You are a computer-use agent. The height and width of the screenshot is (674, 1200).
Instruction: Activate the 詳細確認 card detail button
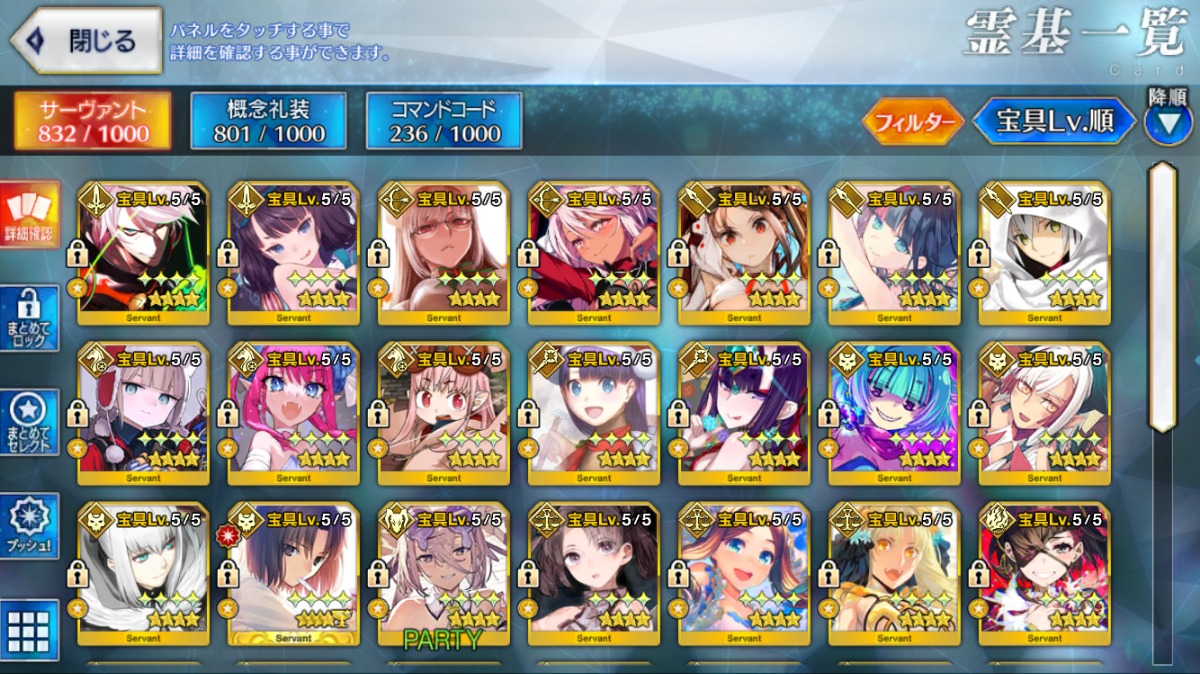[x=29, y=216]
